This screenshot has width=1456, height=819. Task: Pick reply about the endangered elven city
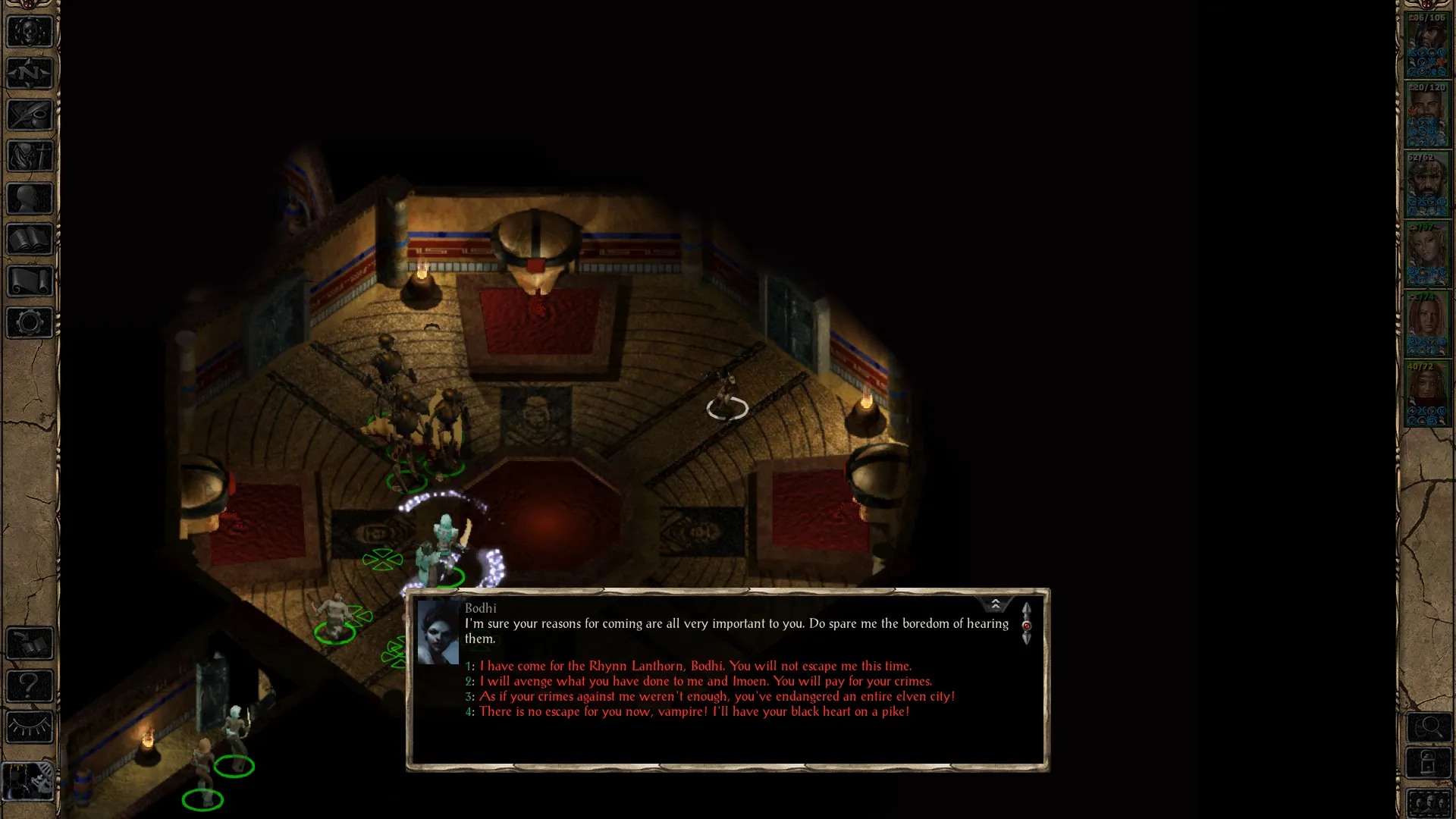click(x=717, y=696)
